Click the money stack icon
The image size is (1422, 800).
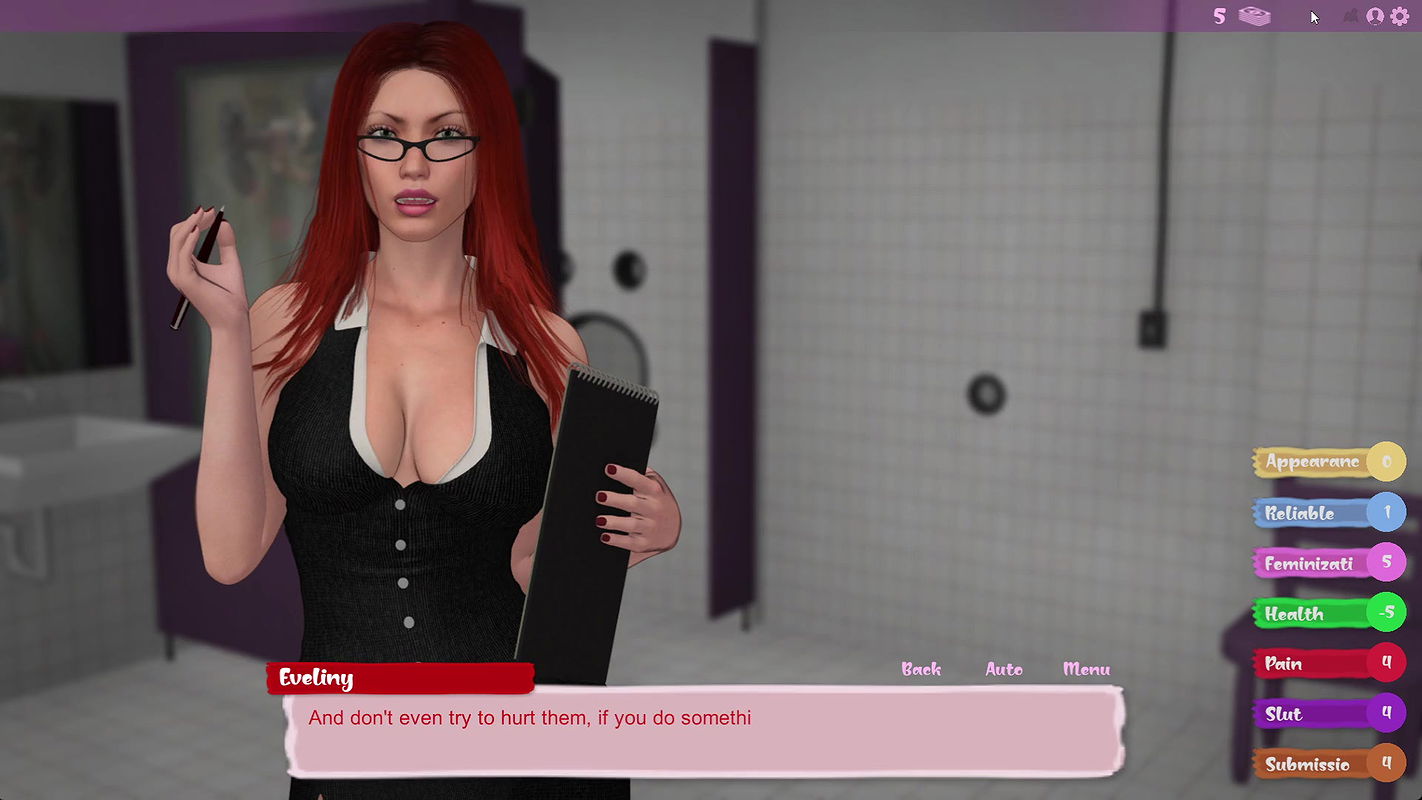pyautogui.click(x=1253, y=15)
